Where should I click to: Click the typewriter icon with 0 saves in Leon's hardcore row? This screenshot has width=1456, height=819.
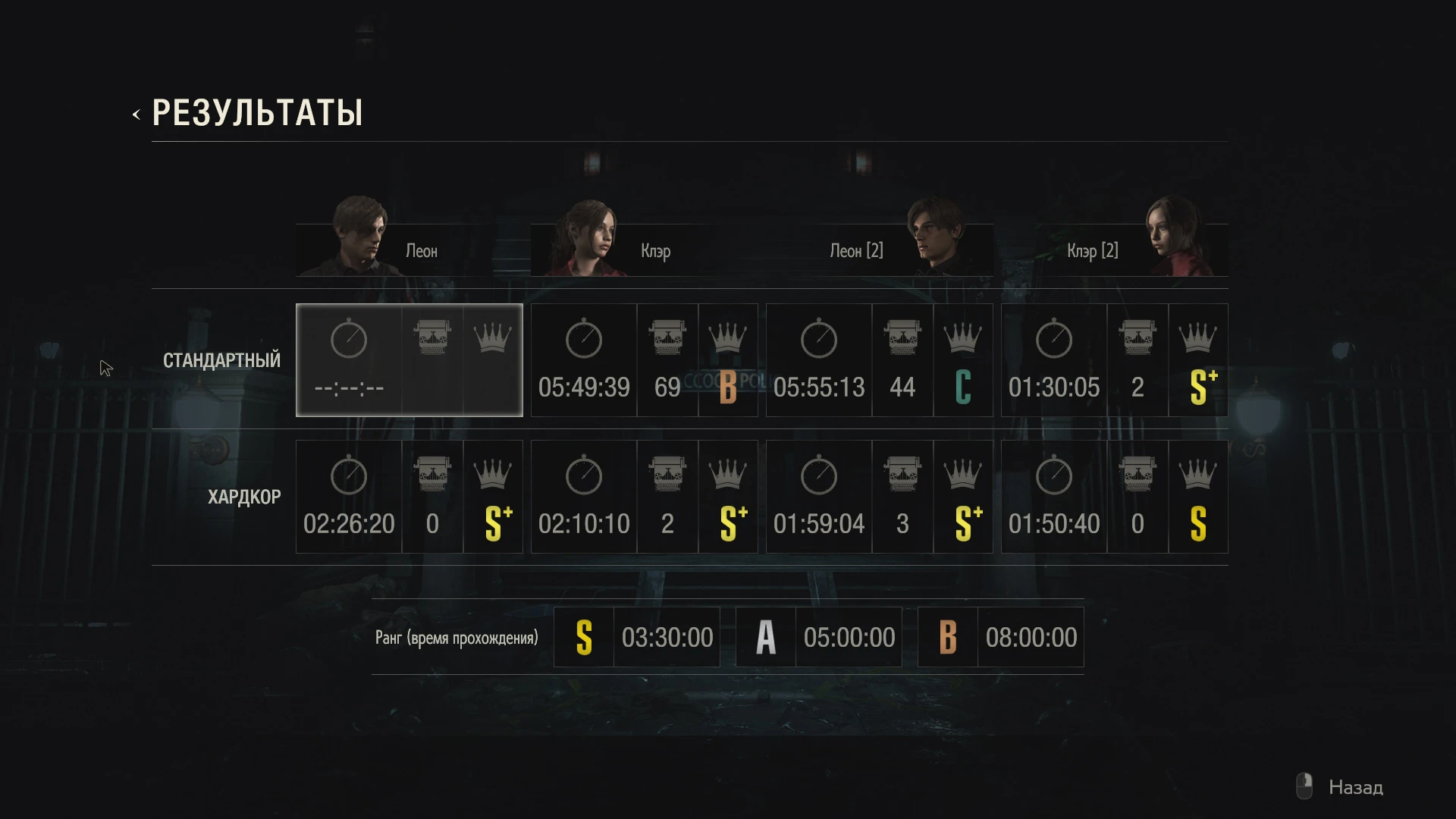tap(433, 472)
